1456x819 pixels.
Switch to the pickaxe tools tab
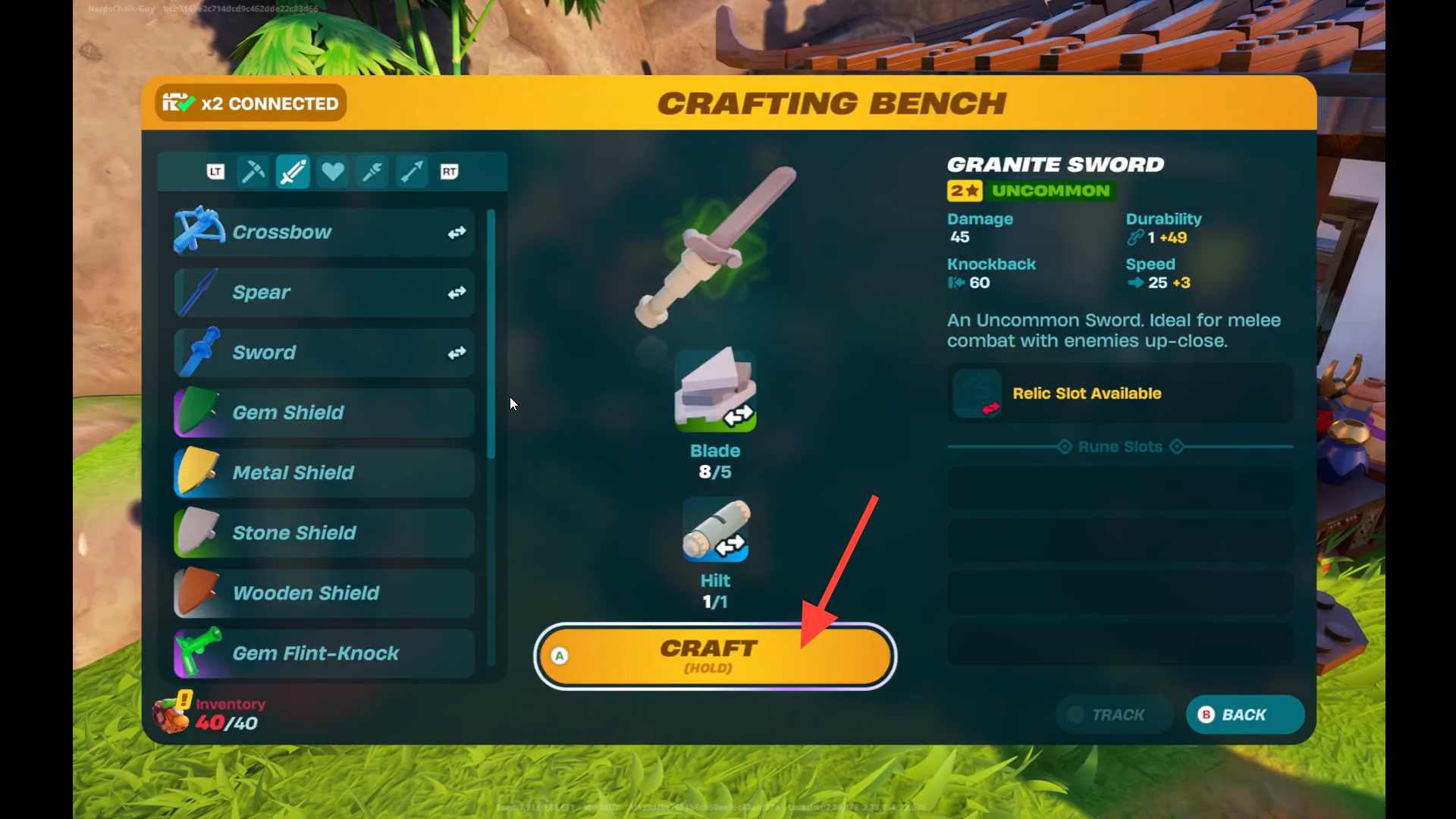coord(253,172)
